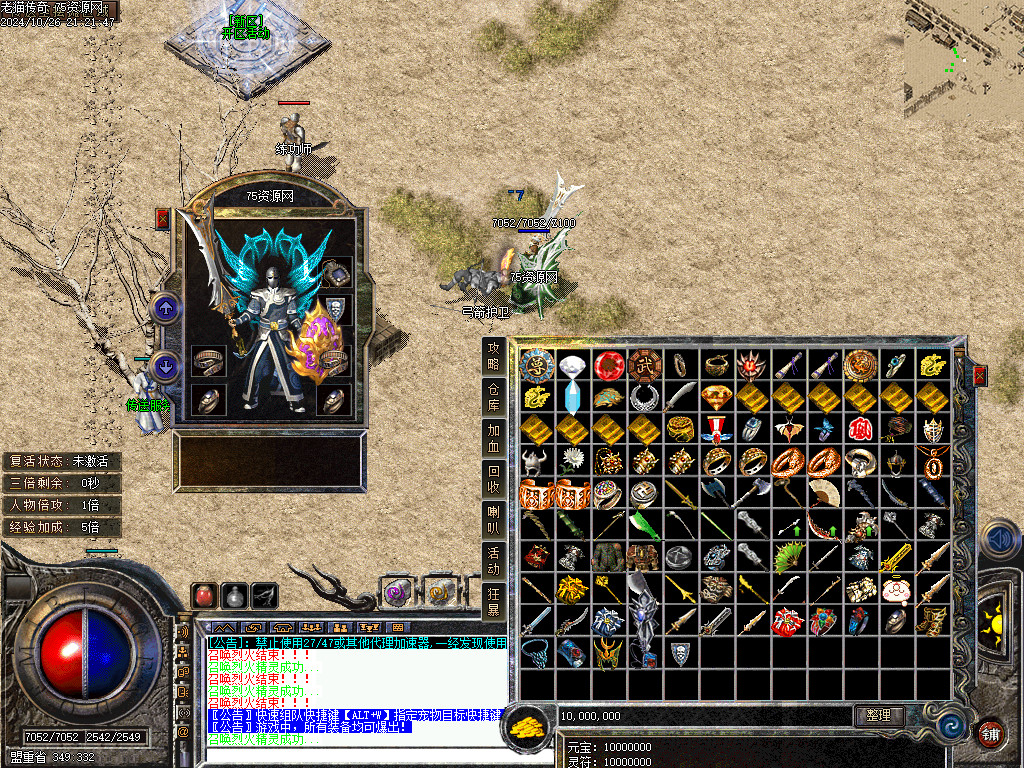The height and width of the screenshot is (768, 1024).
Task: Switch to the 回收 recycle tab
Action: pyautogui.click(x=493, y=480)
